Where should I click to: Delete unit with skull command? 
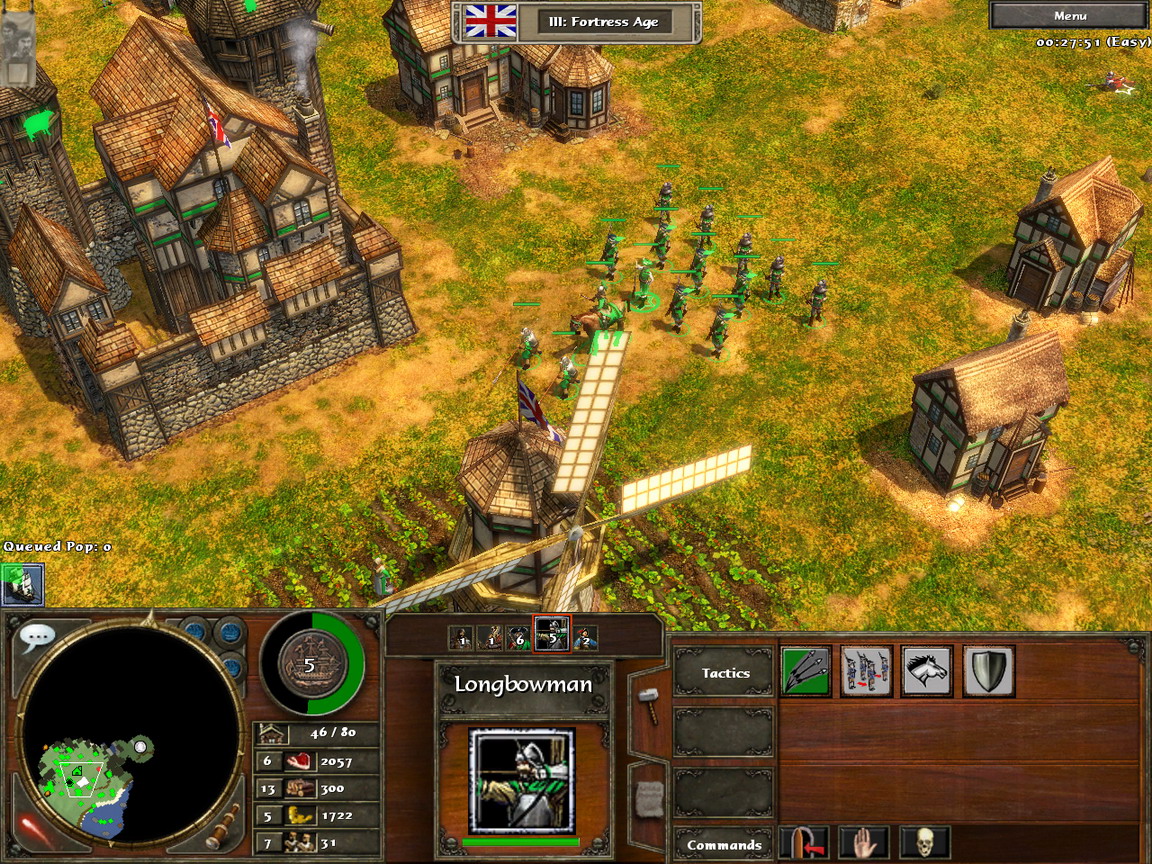(925, 843)
